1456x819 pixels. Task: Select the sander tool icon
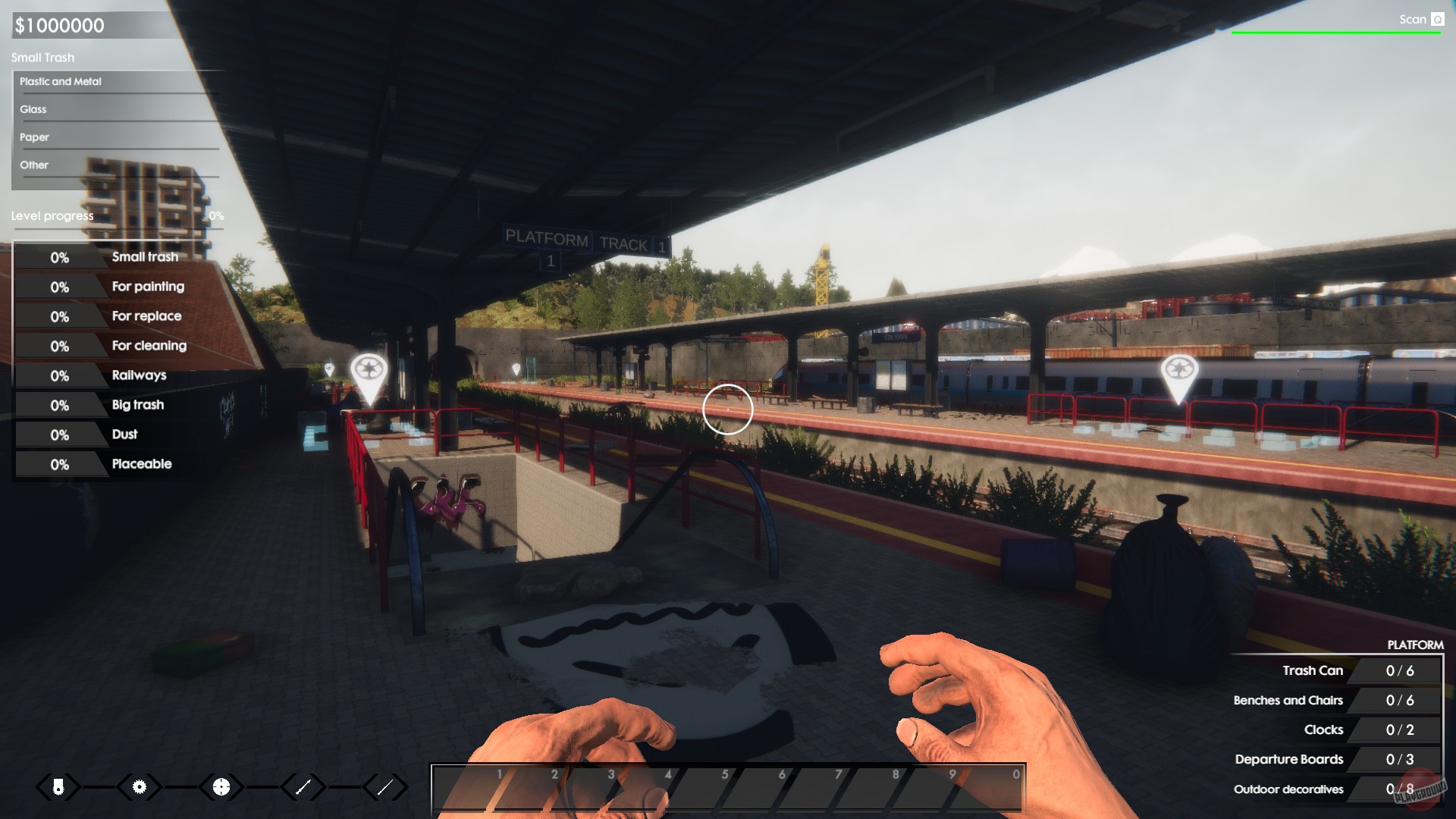click(58, 787)
